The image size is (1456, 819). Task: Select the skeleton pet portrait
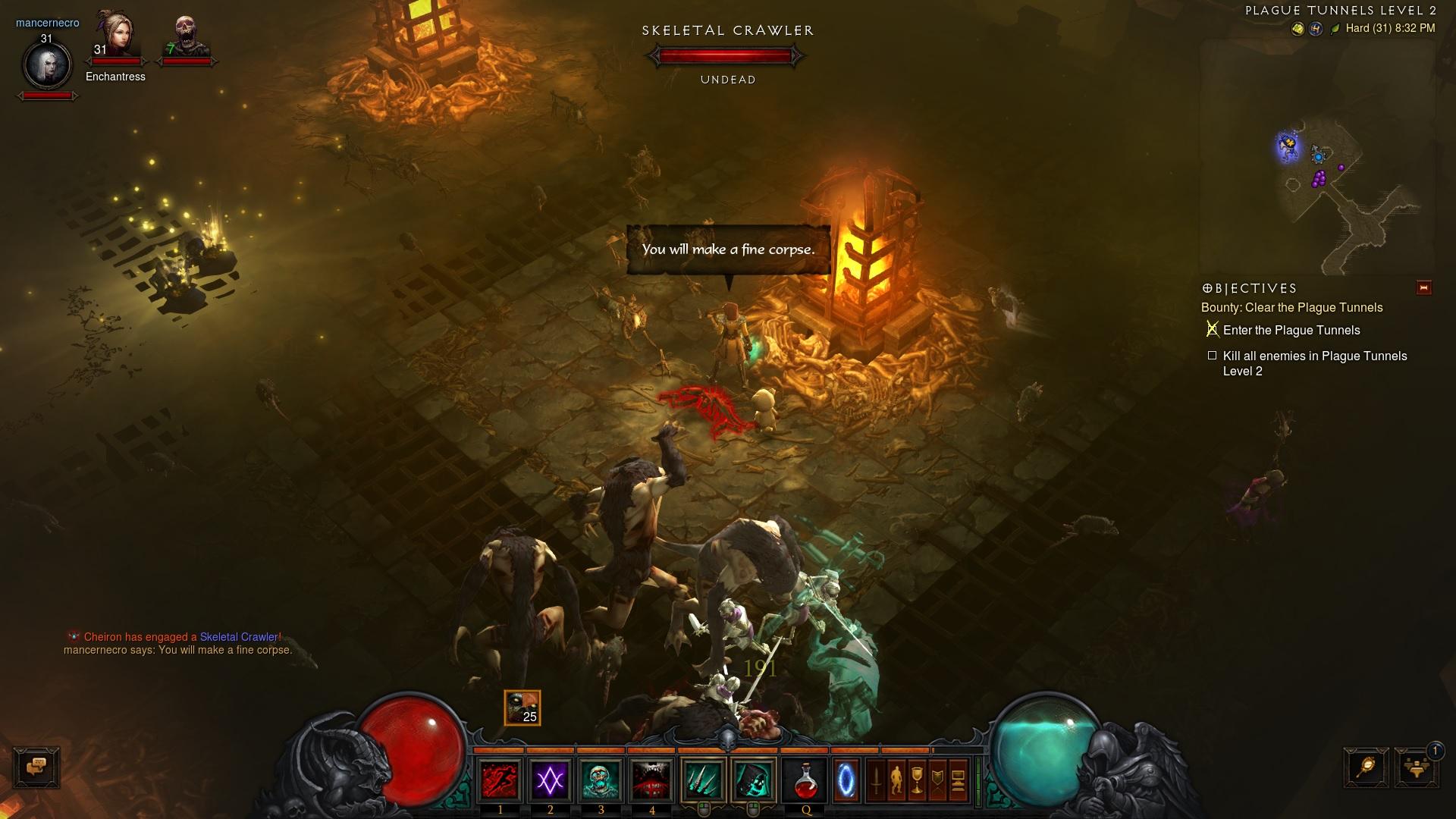[186, 36]
